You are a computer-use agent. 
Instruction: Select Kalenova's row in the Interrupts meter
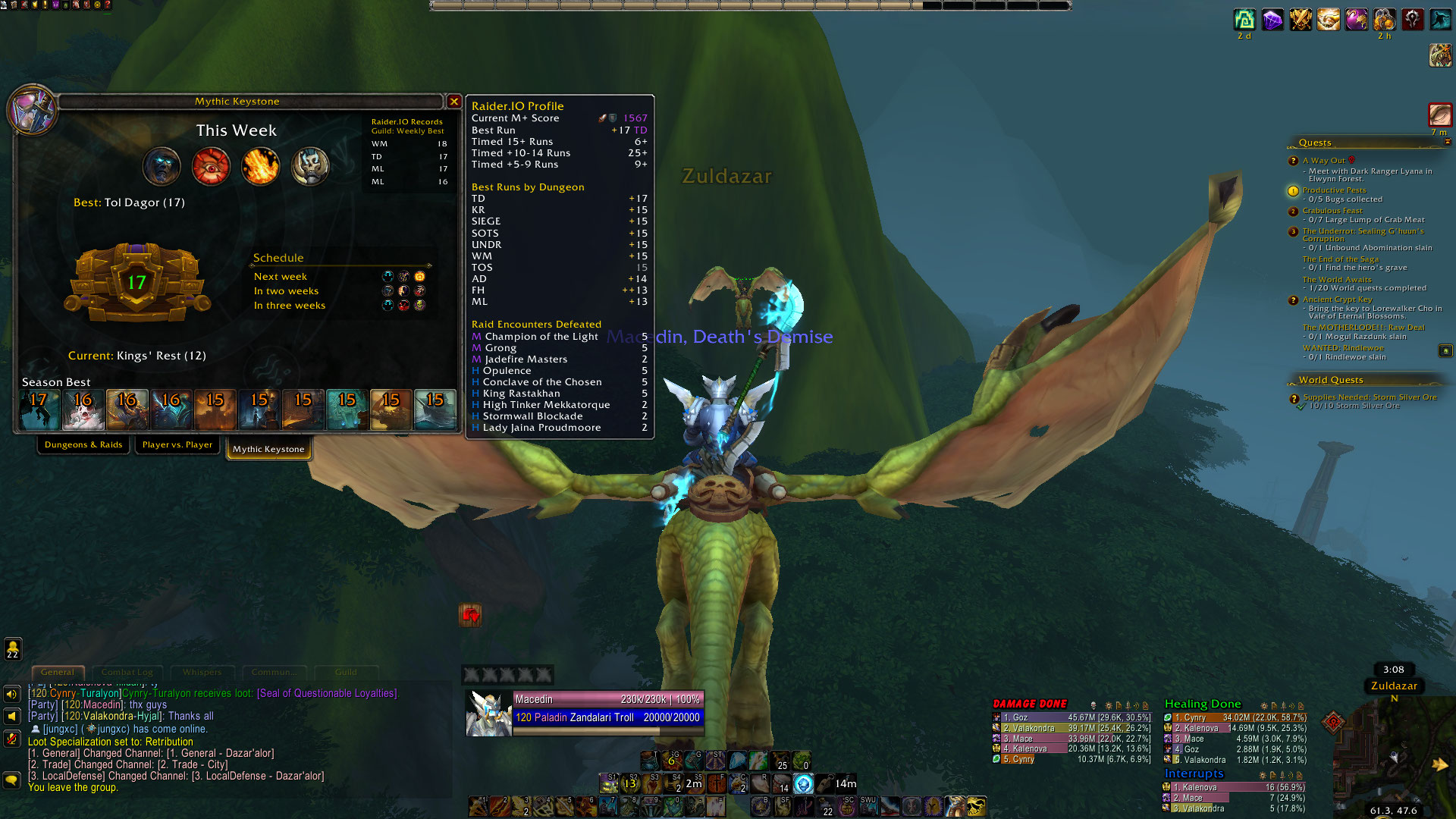pyautogui.click(x=1235, y=787)
